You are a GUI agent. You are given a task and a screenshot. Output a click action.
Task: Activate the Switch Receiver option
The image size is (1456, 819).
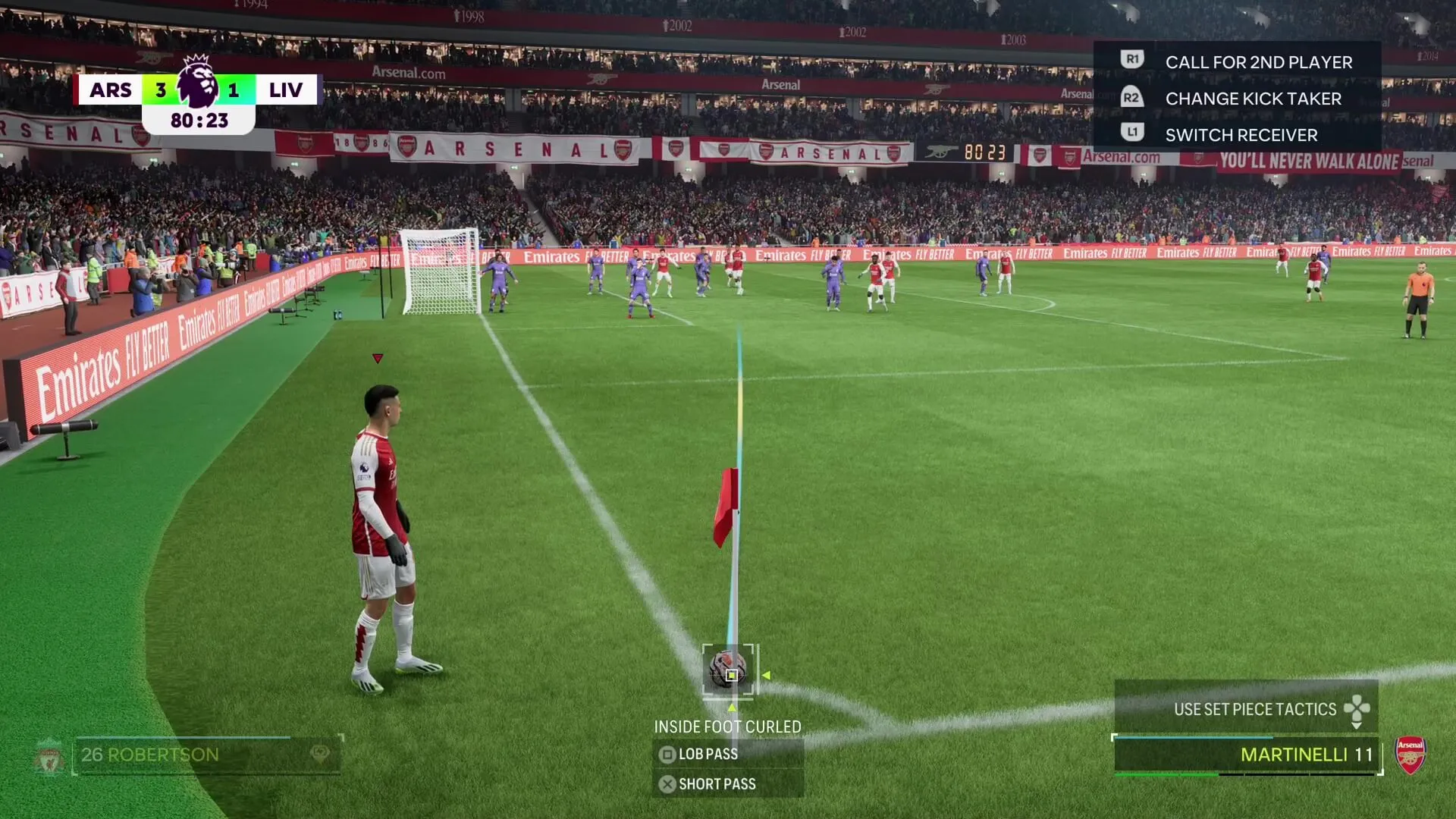point(1241,135)
